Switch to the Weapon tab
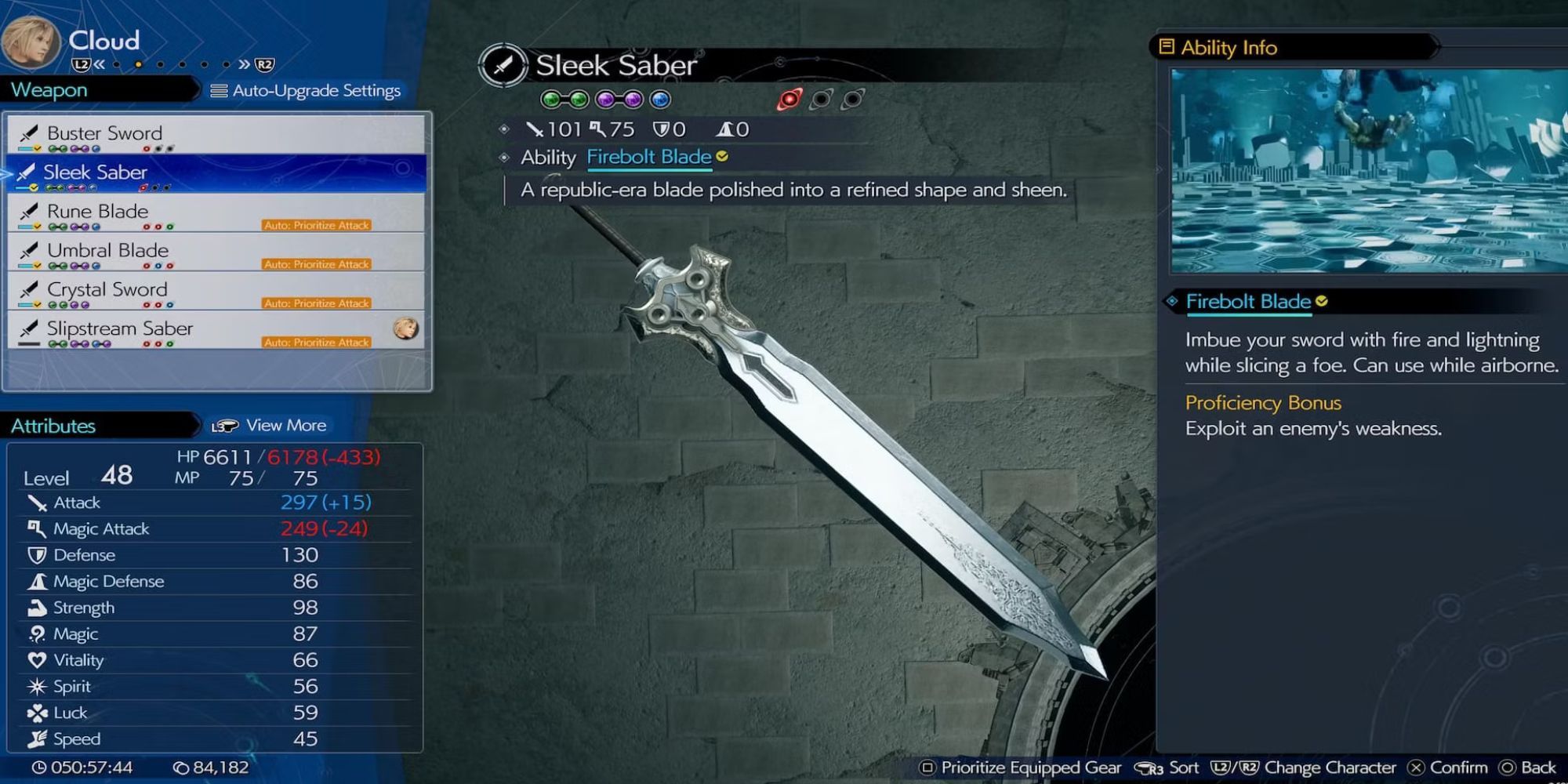Viewport: 1568px width, 784px height. click(49, 89)
